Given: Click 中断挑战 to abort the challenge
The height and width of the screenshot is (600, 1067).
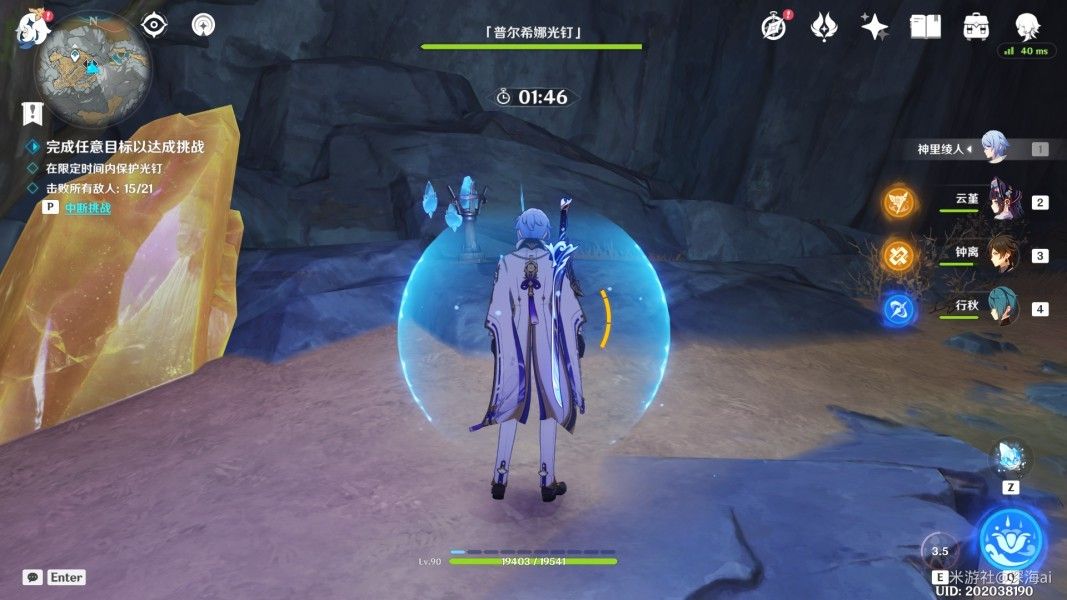Looking at the screenshot, I should 87,208.
